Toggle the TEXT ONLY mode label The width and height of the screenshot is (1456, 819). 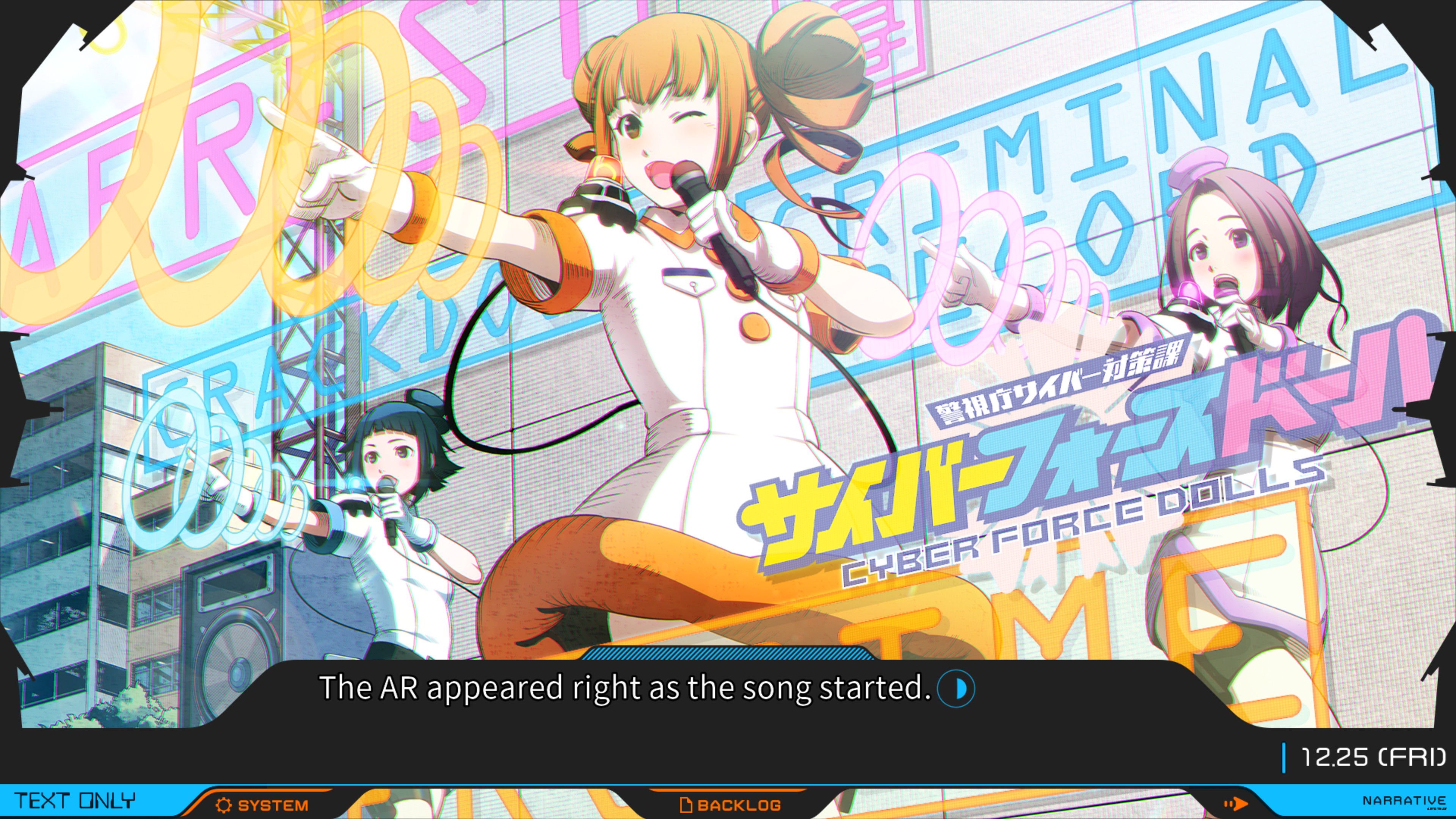(x=75, y=802)
